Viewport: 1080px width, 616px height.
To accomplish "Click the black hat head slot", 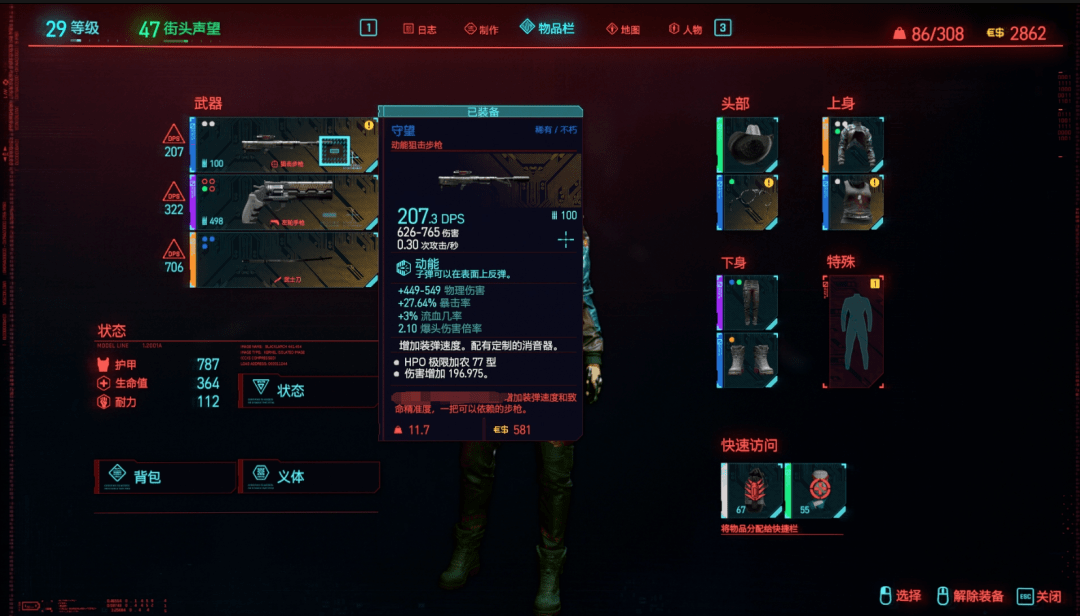I will 748,145.
